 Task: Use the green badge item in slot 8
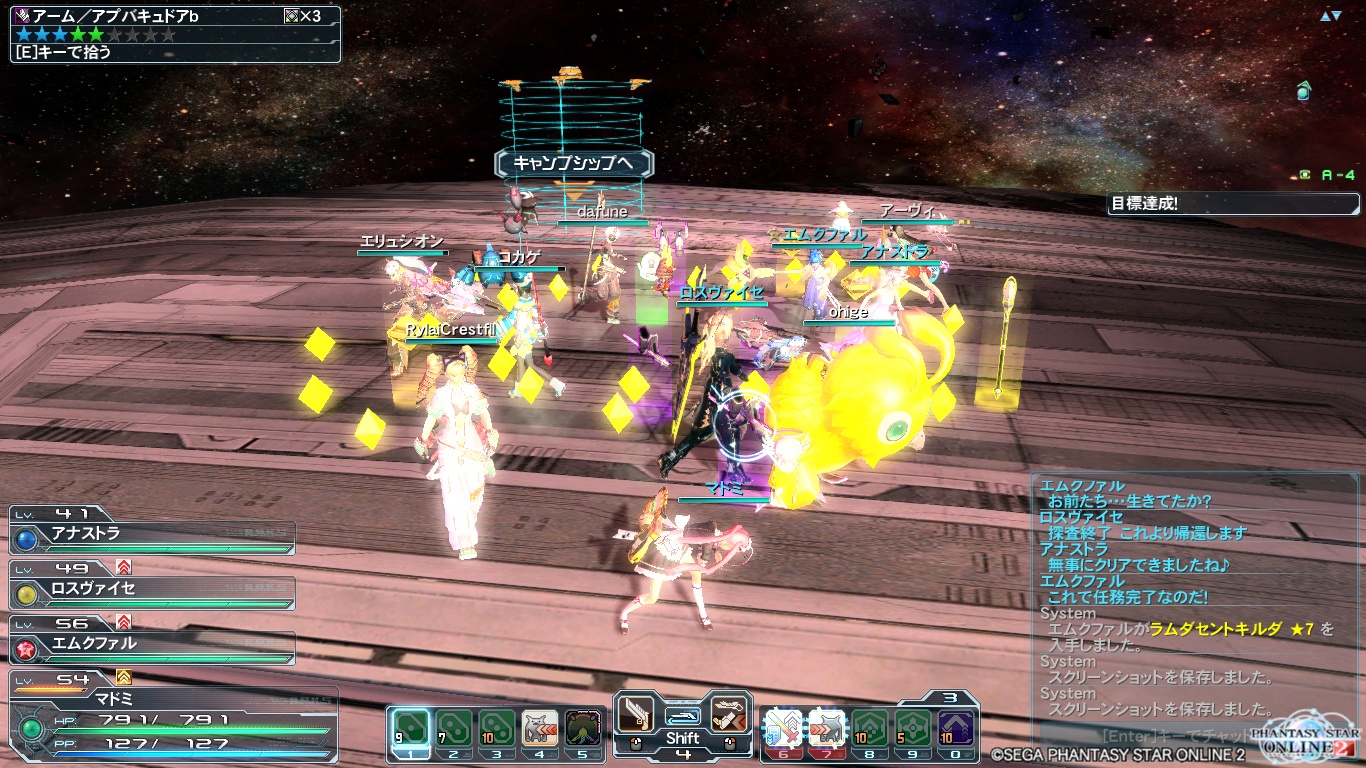point(869,727)
